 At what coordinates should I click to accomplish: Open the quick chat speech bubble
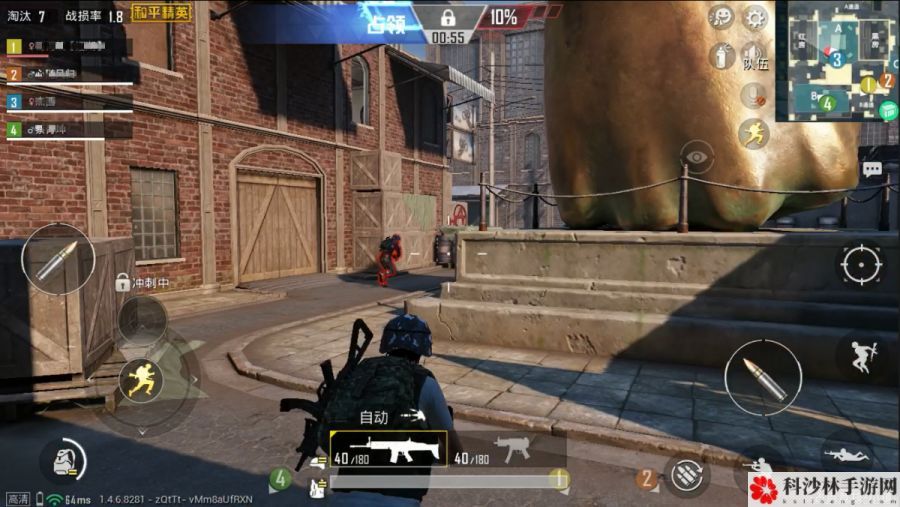872,169
